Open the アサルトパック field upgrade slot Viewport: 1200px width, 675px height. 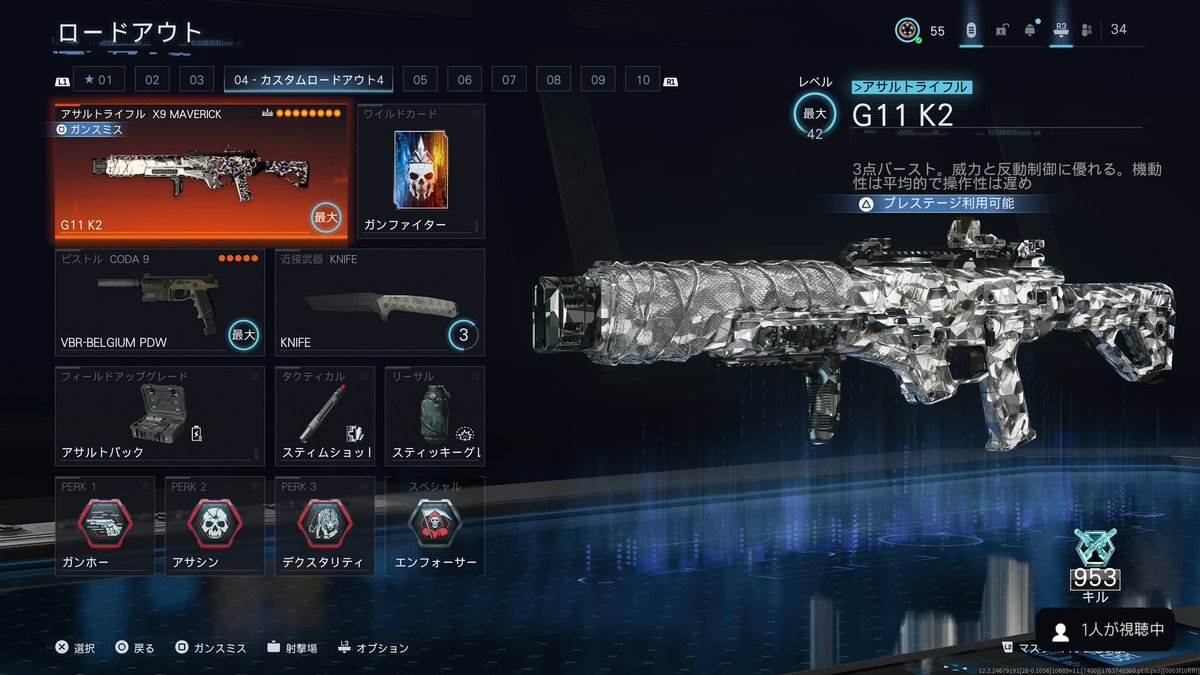(x=160, y=416)
